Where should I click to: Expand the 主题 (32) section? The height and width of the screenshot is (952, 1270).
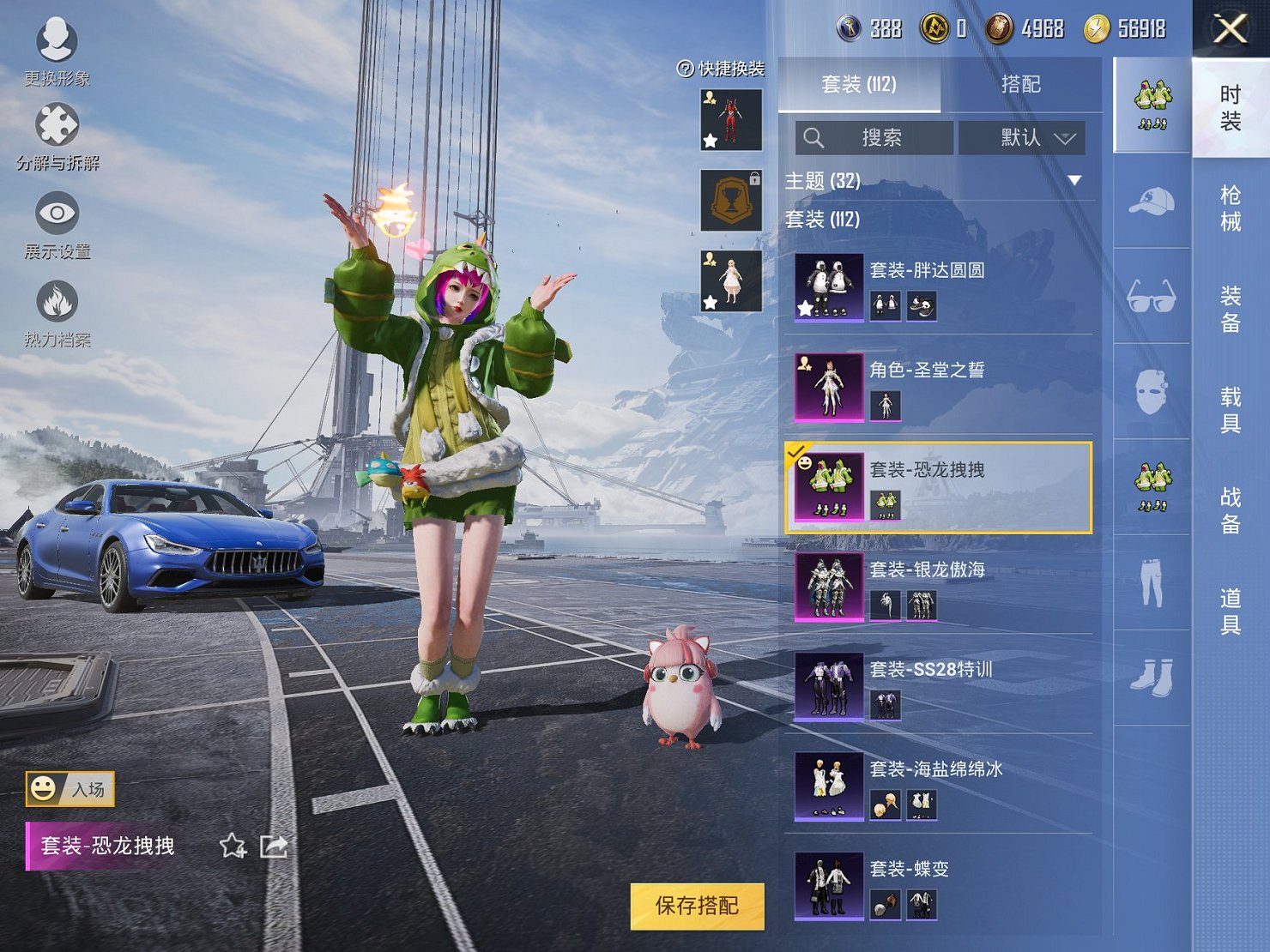tap(1073, 181)
